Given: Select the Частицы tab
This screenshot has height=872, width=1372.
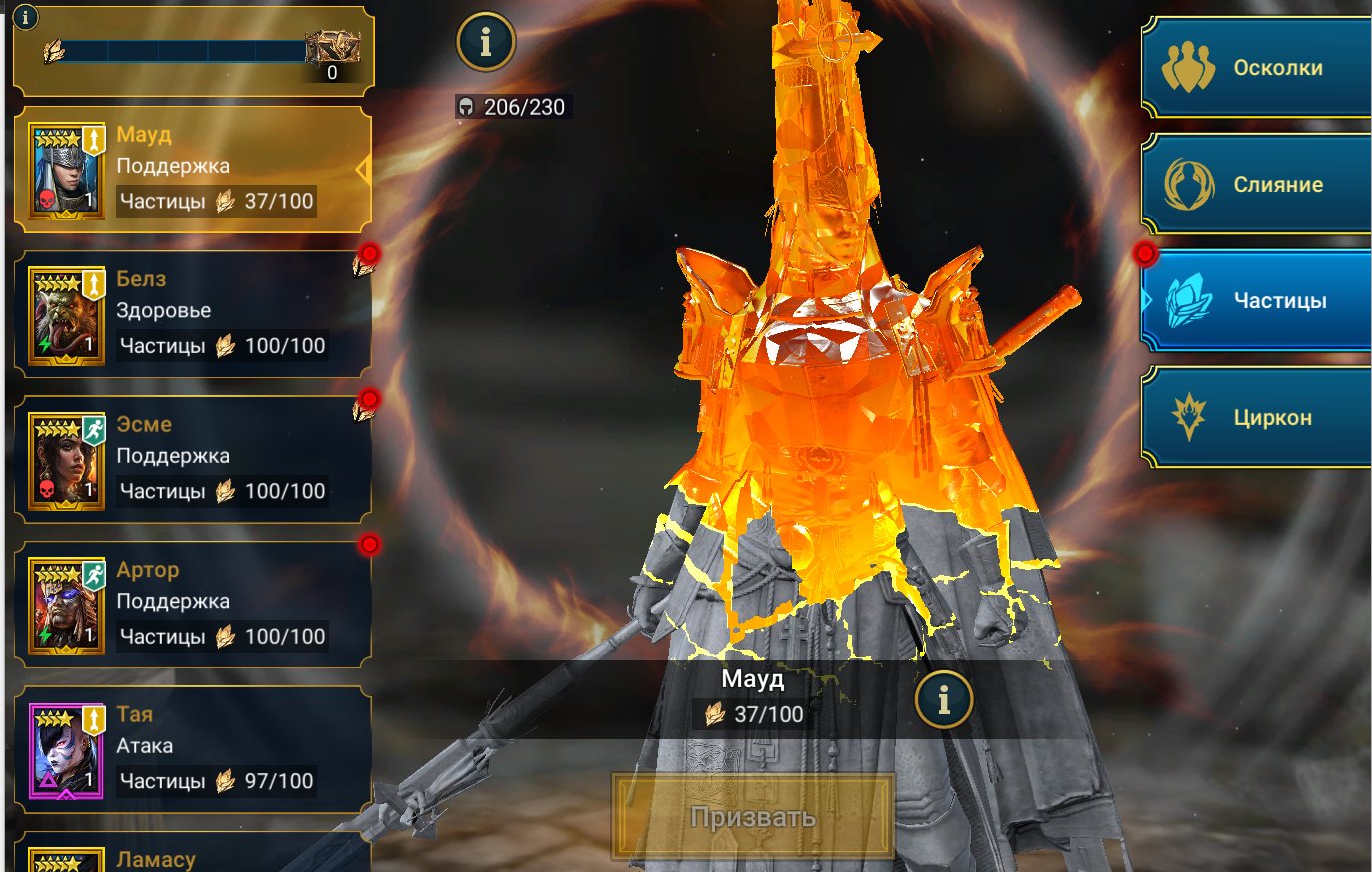Looking at the screenshot, I should (1257, 300).
